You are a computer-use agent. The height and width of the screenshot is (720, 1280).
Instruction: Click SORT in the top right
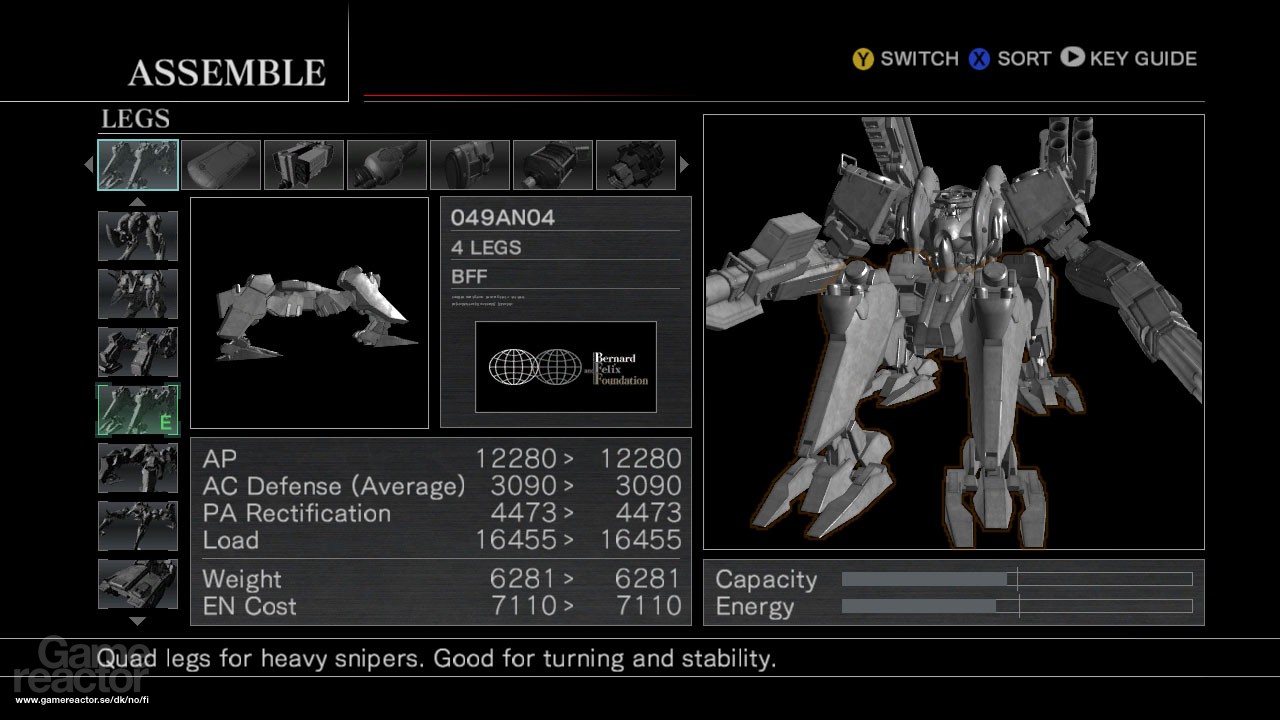pos(1022,58)
